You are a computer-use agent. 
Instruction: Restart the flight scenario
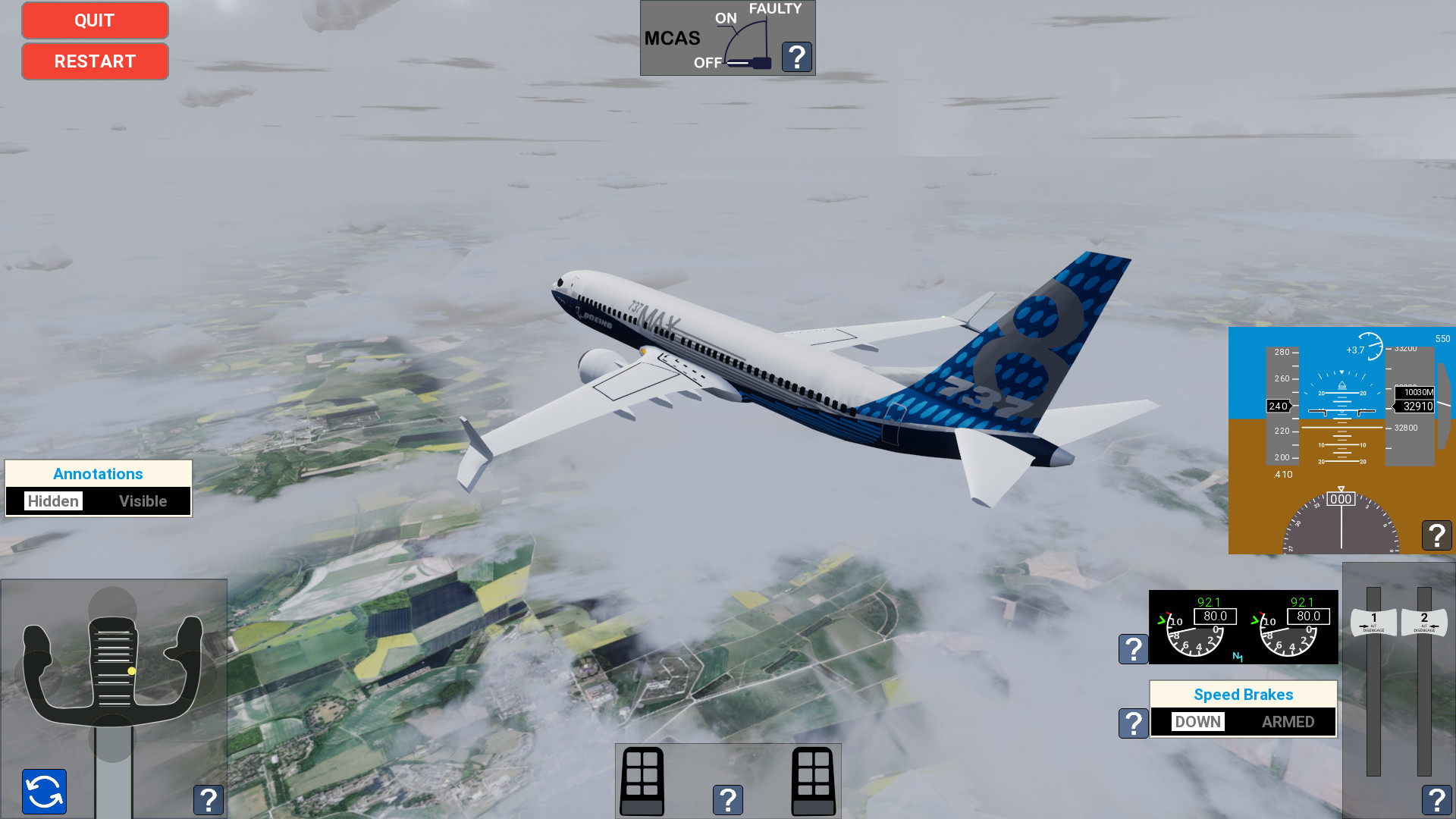click(x=95, y=61)
